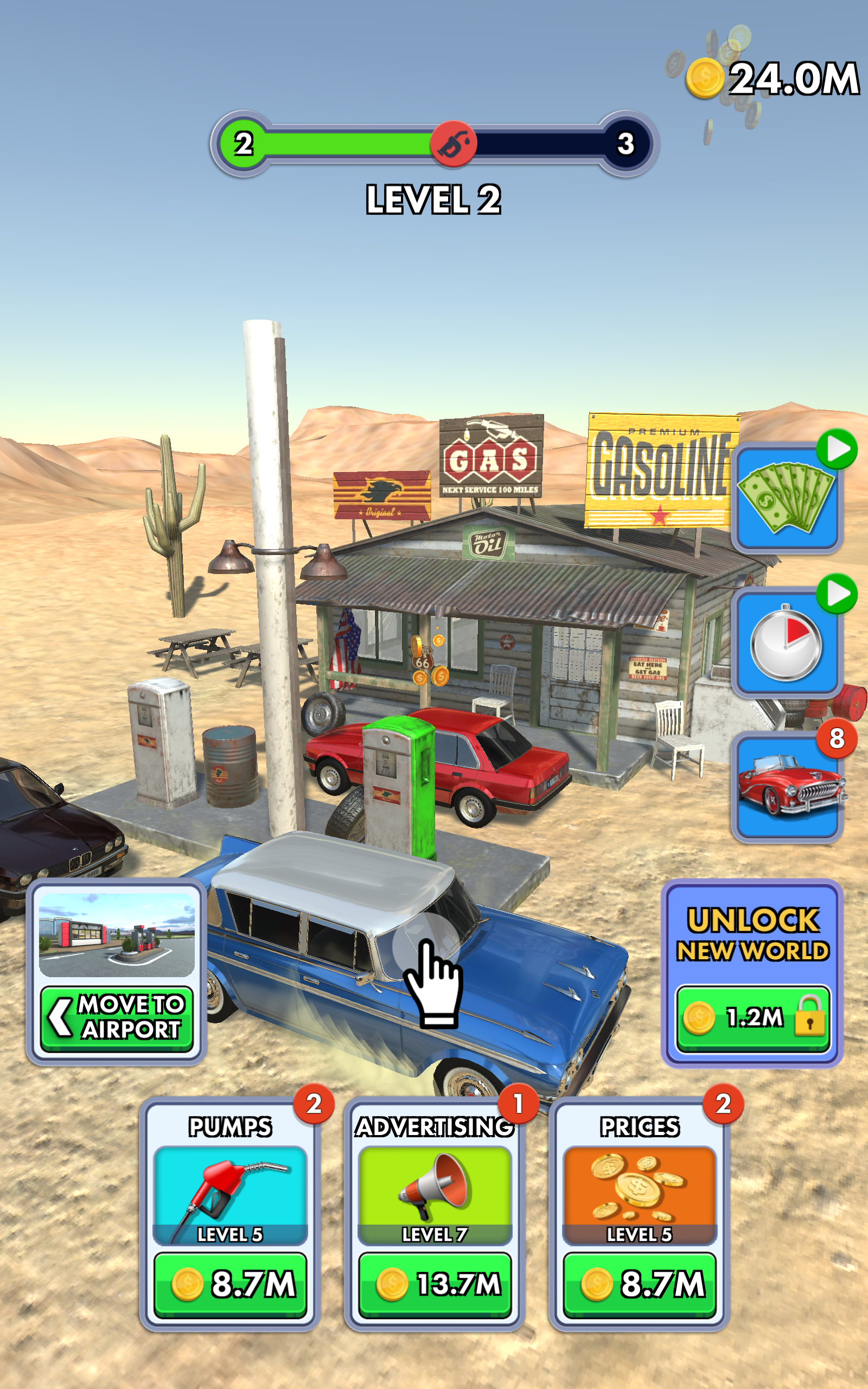This screenshot has width=868, height=1389.
Task: Tap the fuel nozzle Pumps card image
Action: tap(230, 1188)
